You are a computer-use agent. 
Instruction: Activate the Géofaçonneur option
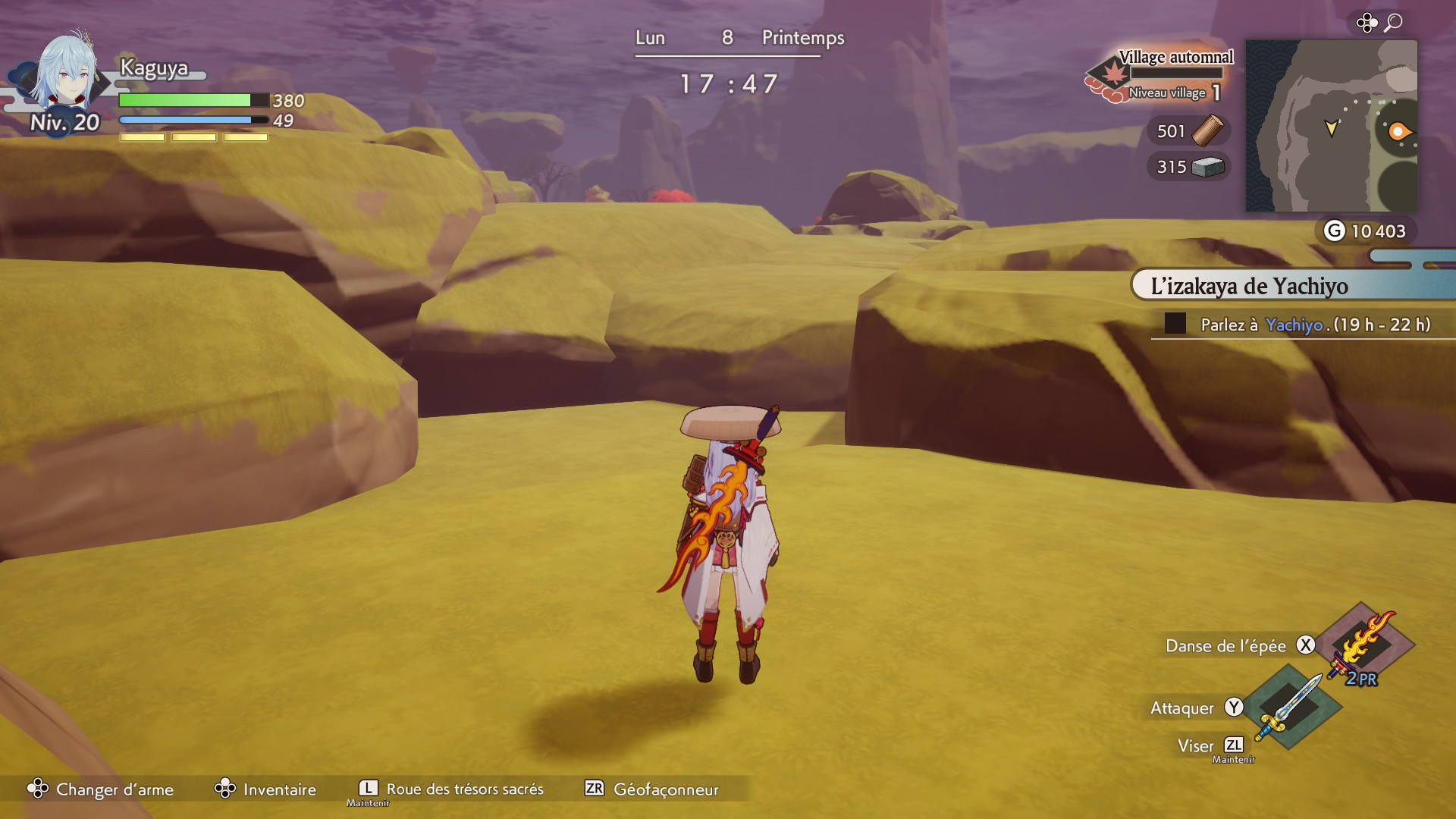point(652,789)
